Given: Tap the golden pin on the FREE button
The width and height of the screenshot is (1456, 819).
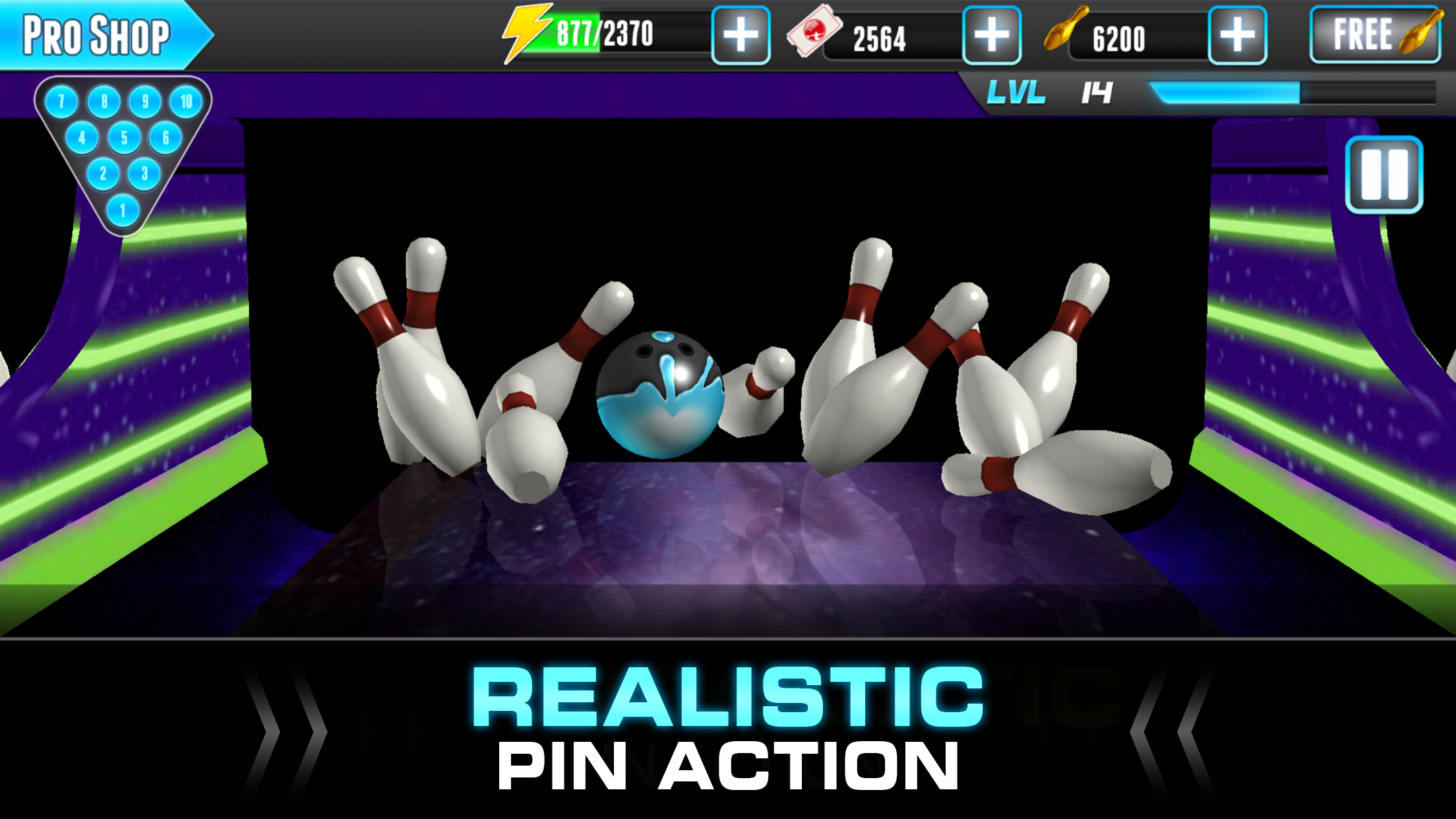Looking at the screenshot, I should (x=1416, y=32).
